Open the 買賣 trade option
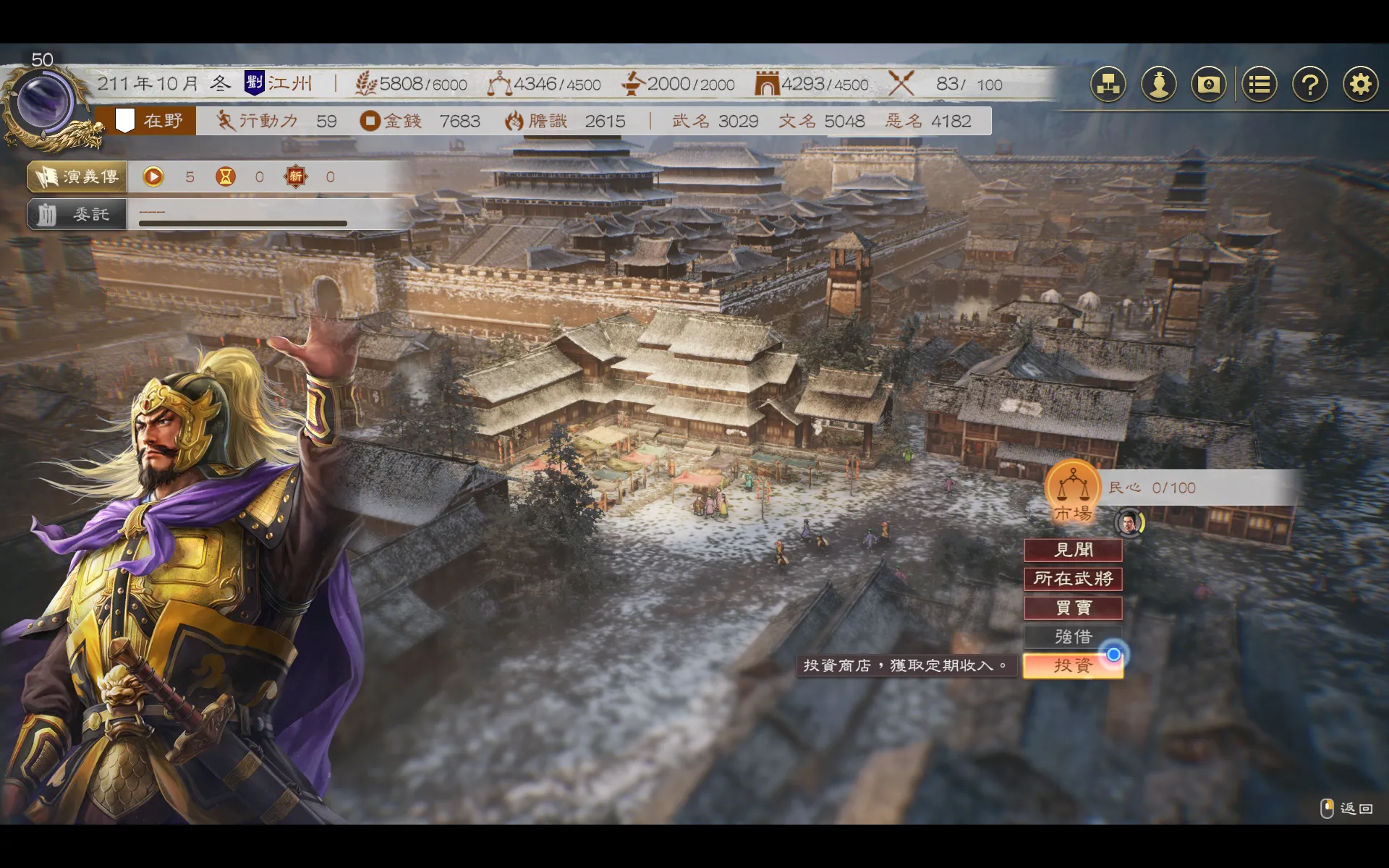The height and width of the screenshot is (868, 1389). point(1073,608)
